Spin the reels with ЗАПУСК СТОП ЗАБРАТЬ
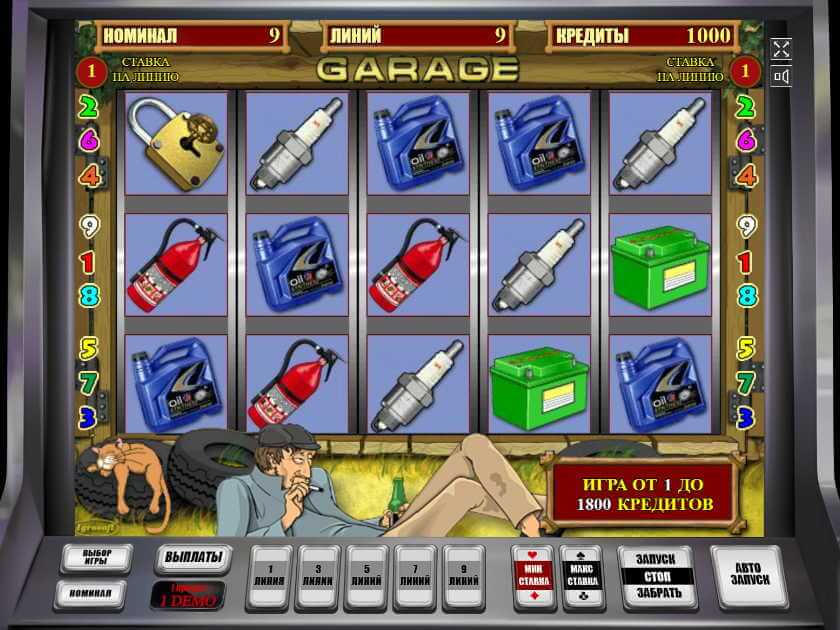840x630 pixels. click(x=657, y=576)
